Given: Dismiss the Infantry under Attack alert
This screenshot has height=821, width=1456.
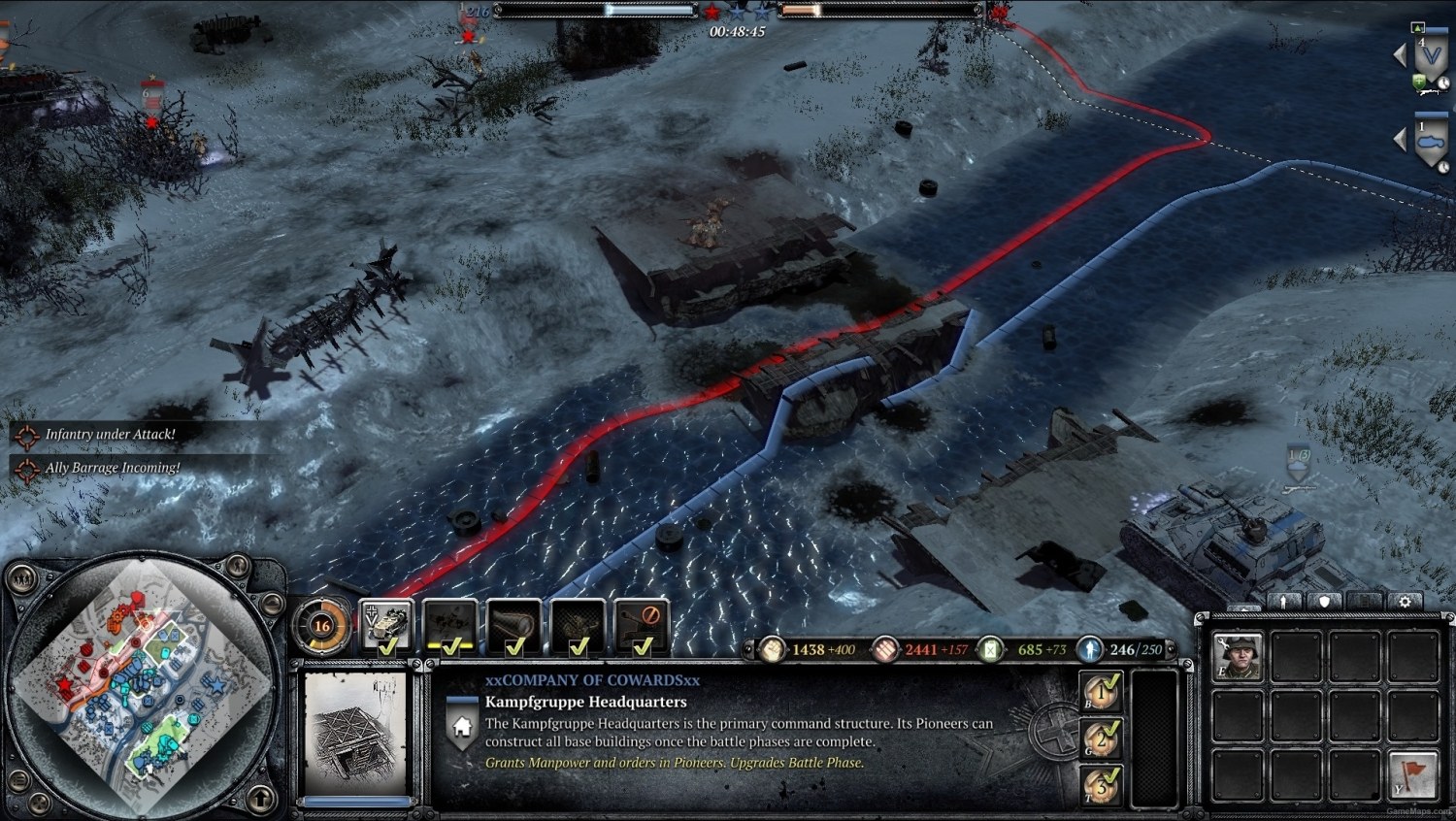Looking at the screenshot, I should [107, 434].
